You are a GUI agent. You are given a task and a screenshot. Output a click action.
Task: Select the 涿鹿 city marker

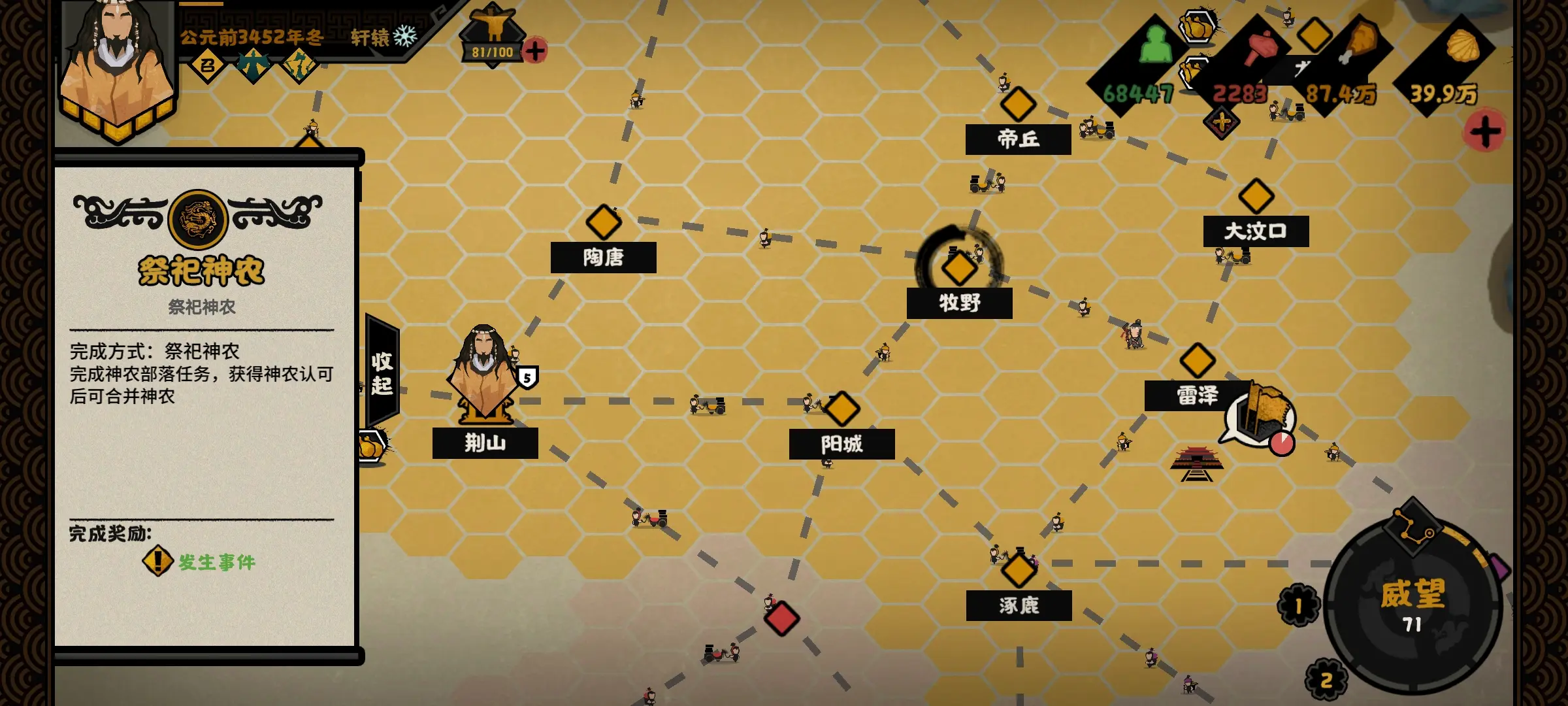(1019, 570)
